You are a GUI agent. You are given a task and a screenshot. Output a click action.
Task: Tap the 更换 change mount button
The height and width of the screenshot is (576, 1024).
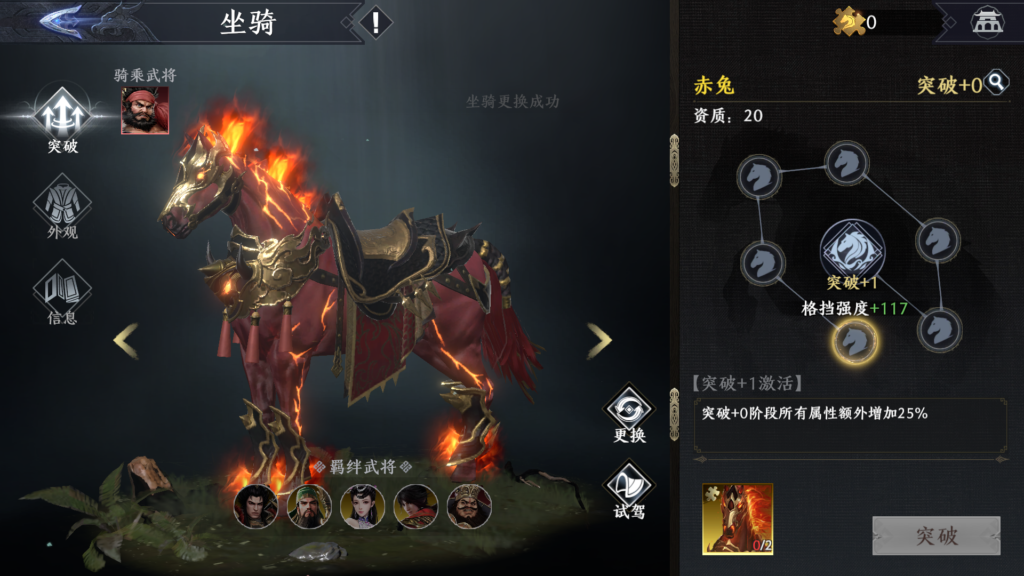[x=630, y=413]
